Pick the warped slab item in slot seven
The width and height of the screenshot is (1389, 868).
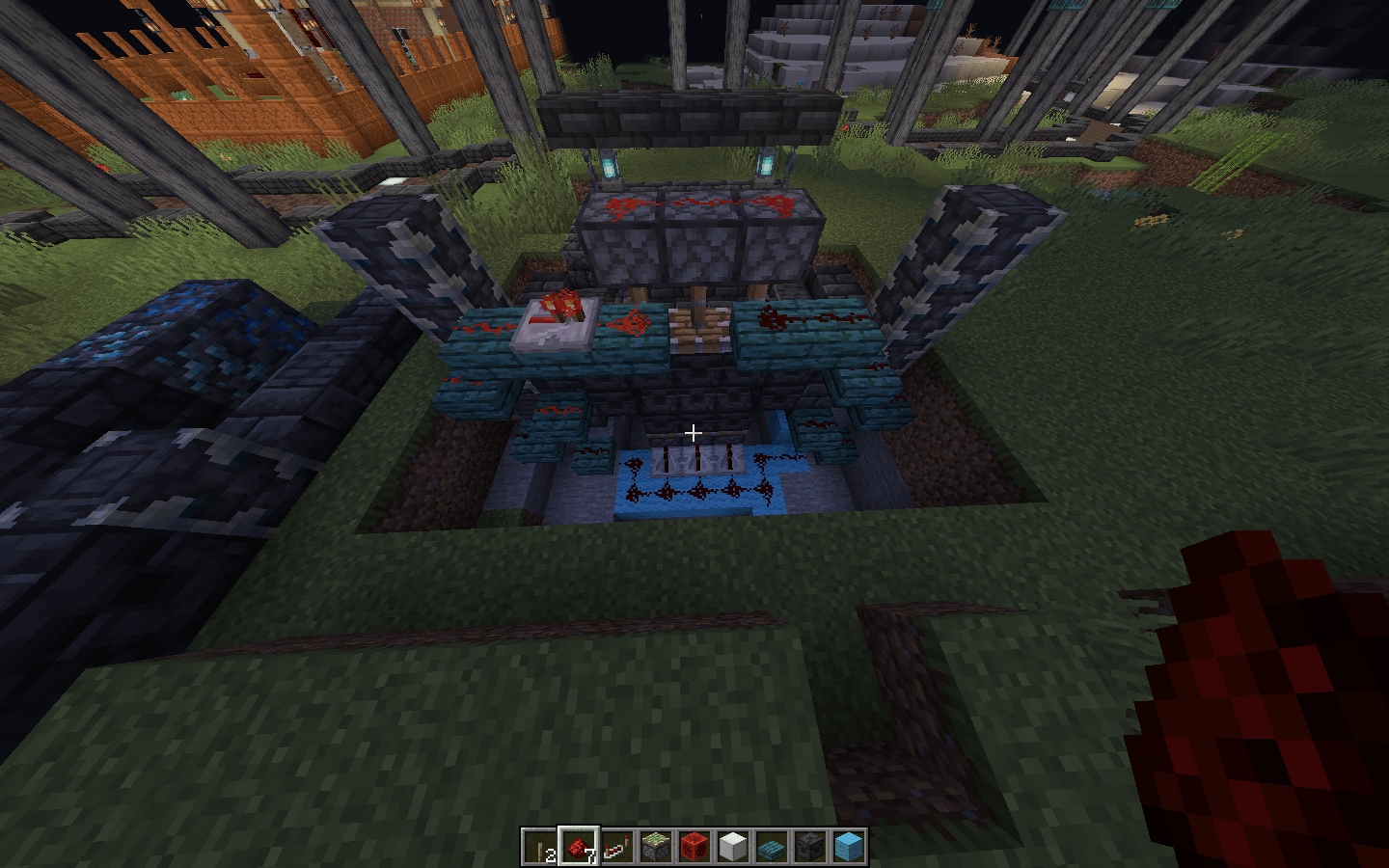pyautogui.click(x=772, y=849)
